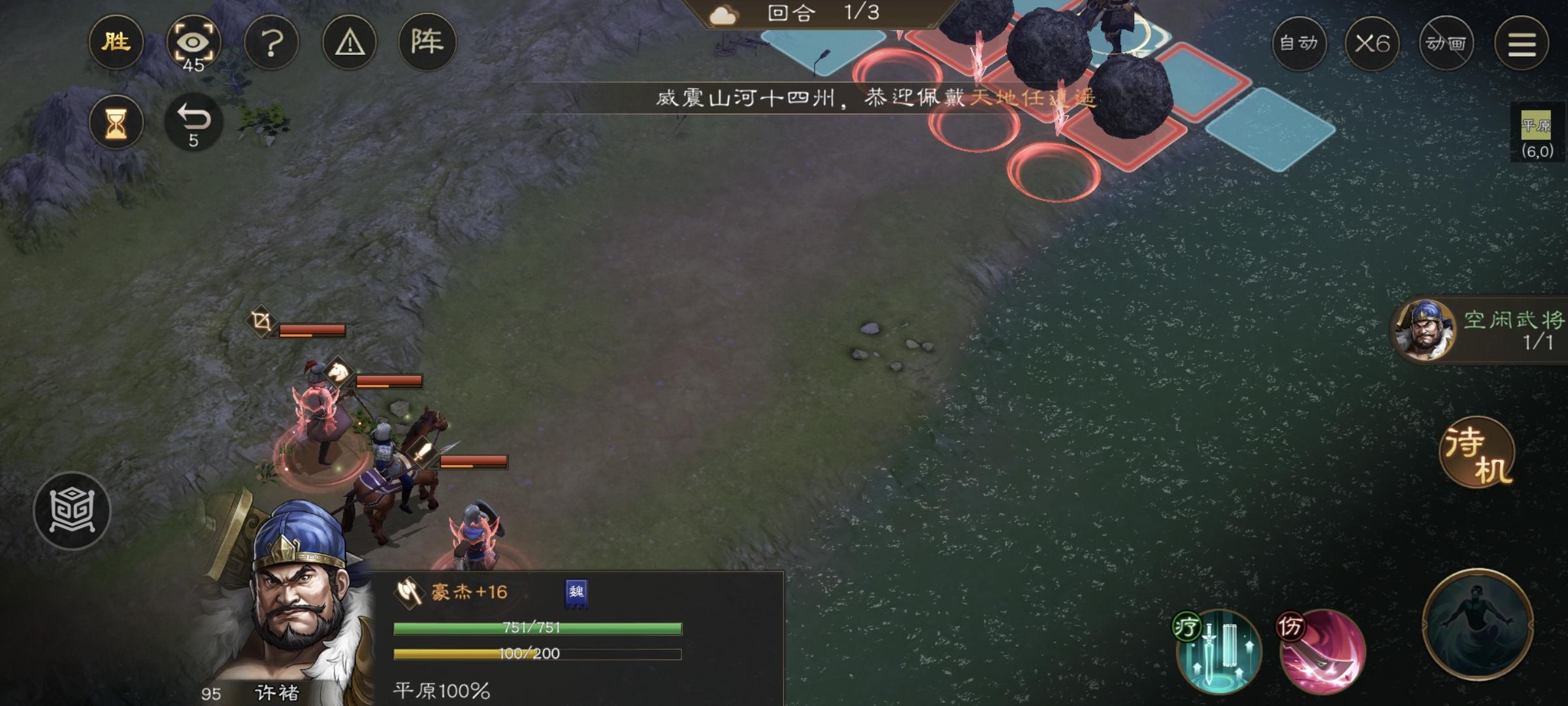
Task: Toggle 动画 animation setting
Action: click(1446, 42)
